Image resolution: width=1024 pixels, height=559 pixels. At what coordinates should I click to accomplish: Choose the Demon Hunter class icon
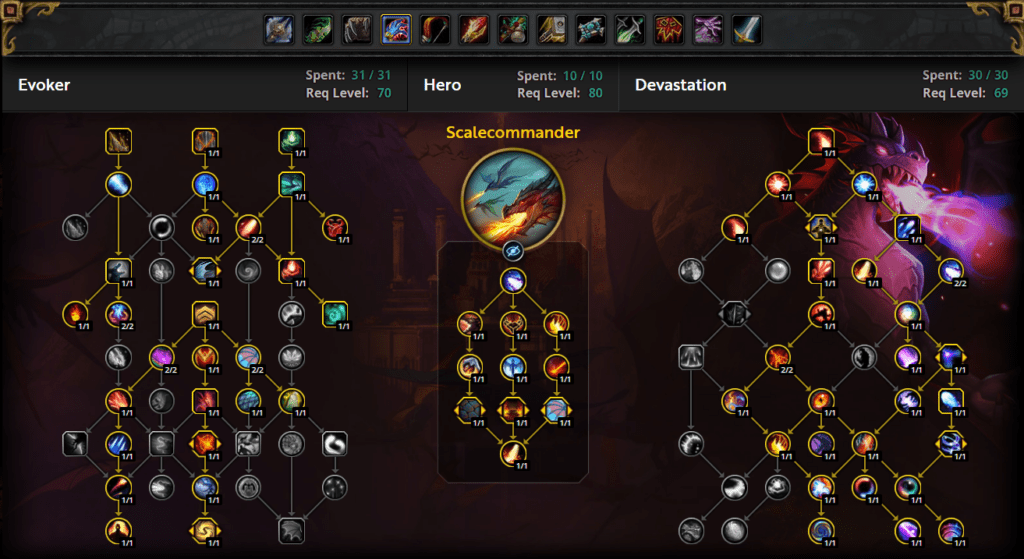click(x=318, y=30)
